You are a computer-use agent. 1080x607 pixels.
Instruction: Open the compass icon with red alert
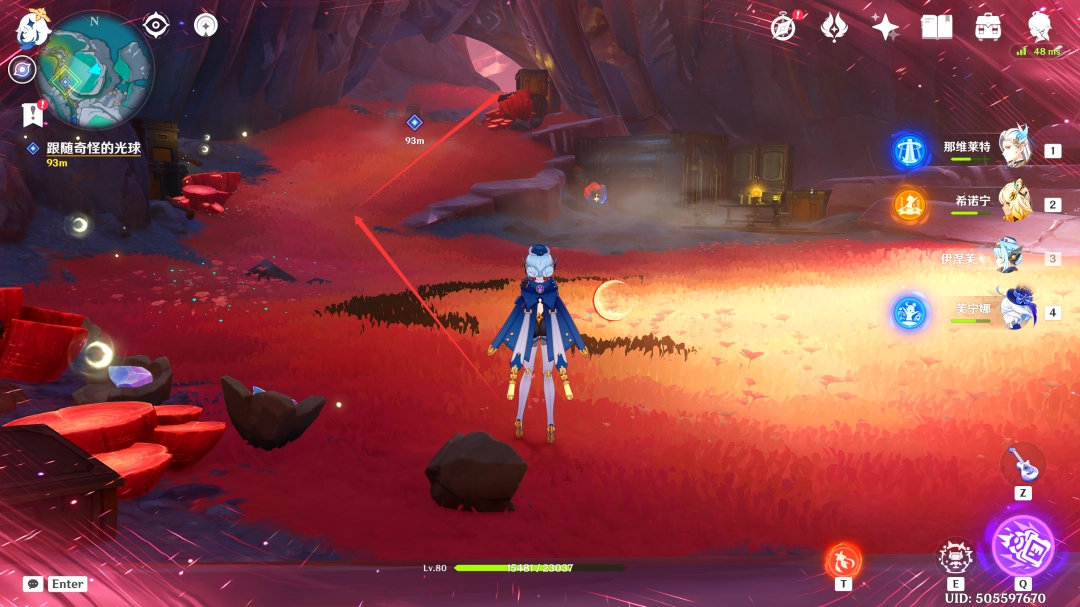pyautogui.click(x=785, y=27)
